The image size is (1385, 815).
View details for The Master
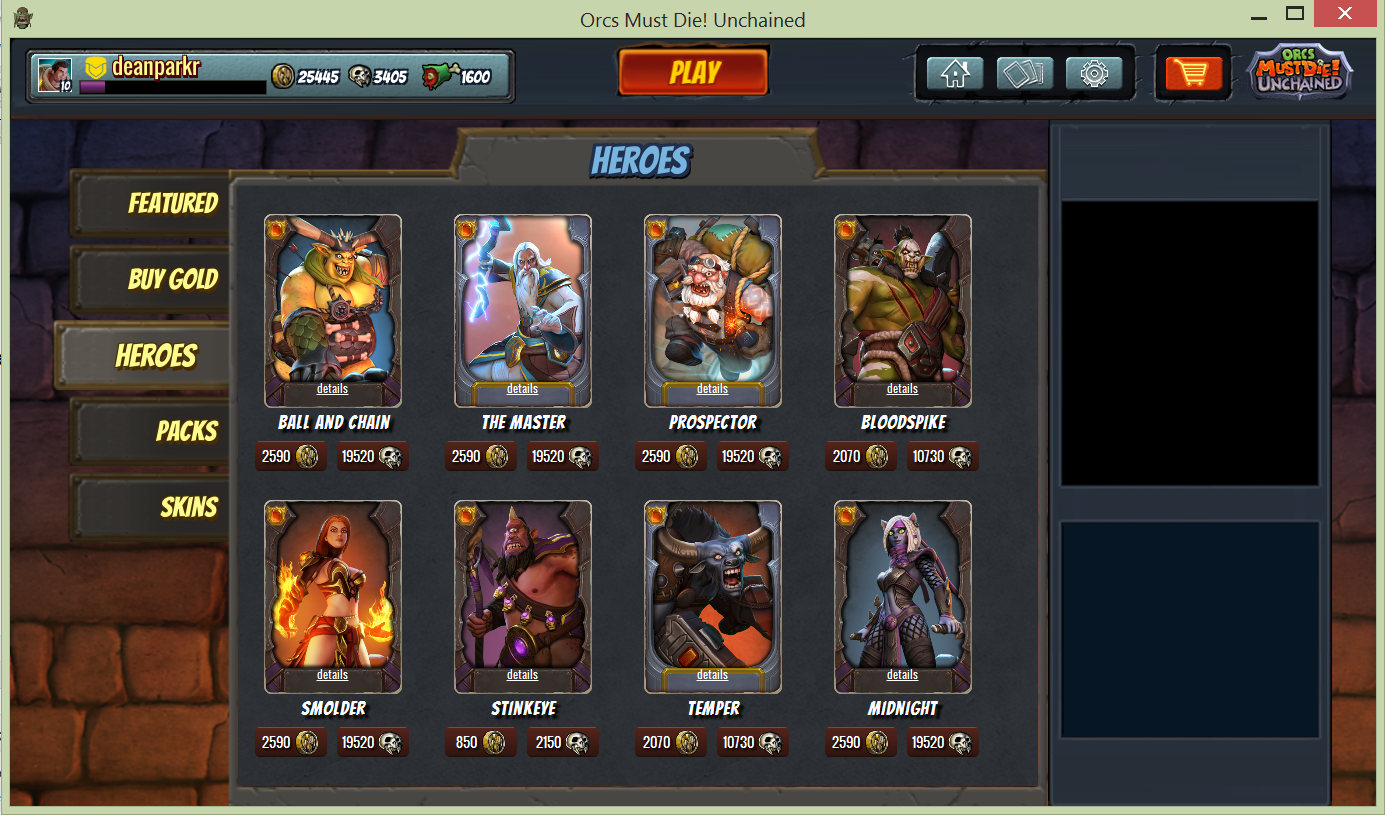[x=522, y=389]
